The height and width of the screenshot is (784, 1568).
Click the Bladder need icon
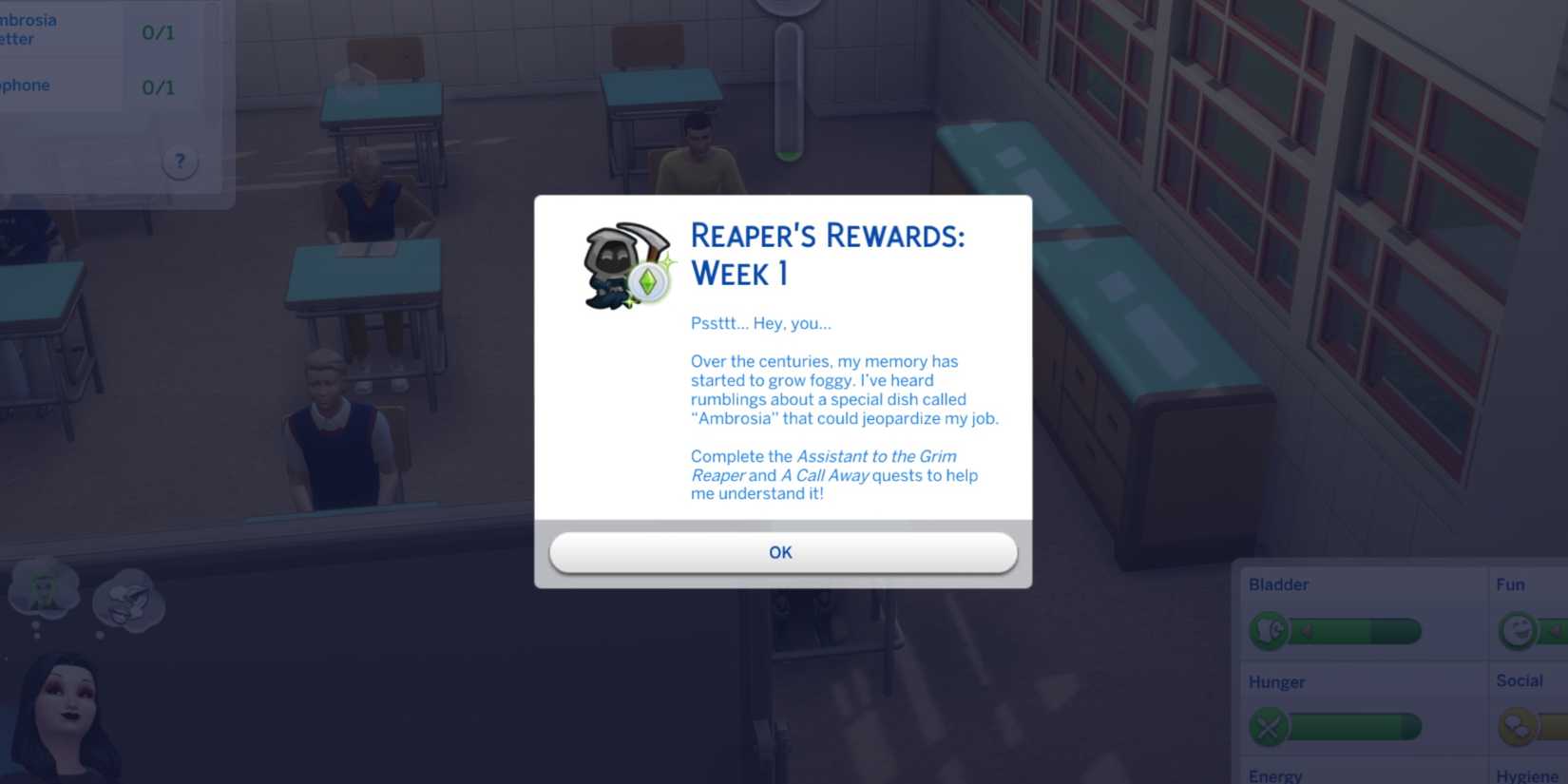(1268, 630)
